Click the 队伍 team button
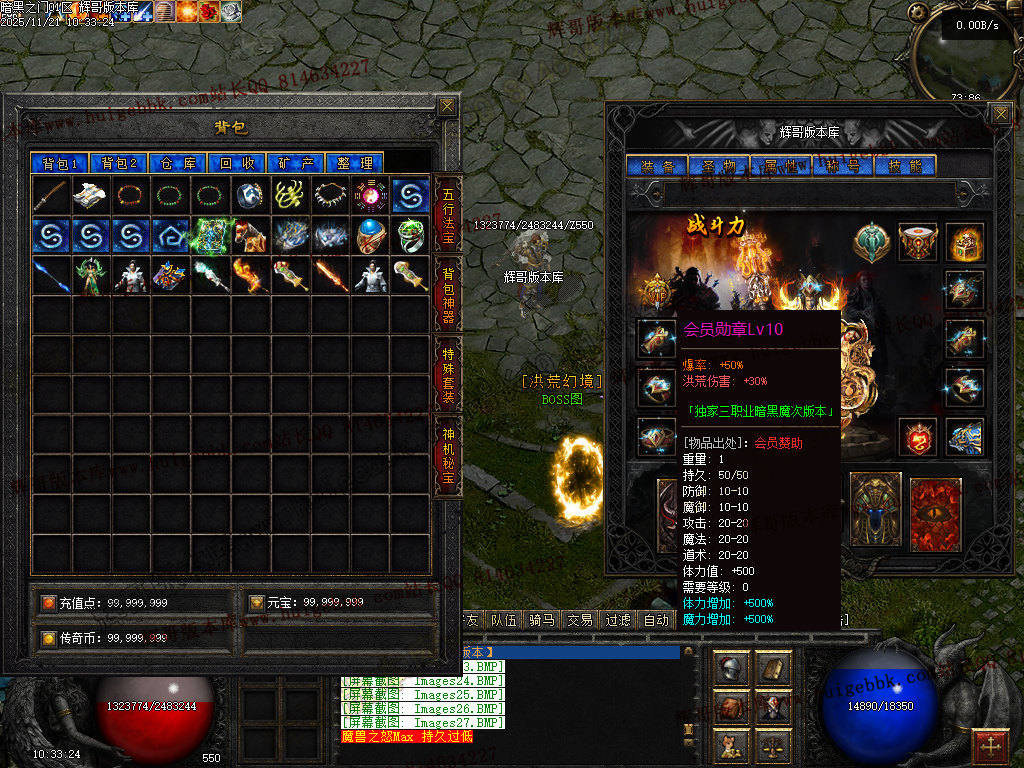 [x=503, y=620]
